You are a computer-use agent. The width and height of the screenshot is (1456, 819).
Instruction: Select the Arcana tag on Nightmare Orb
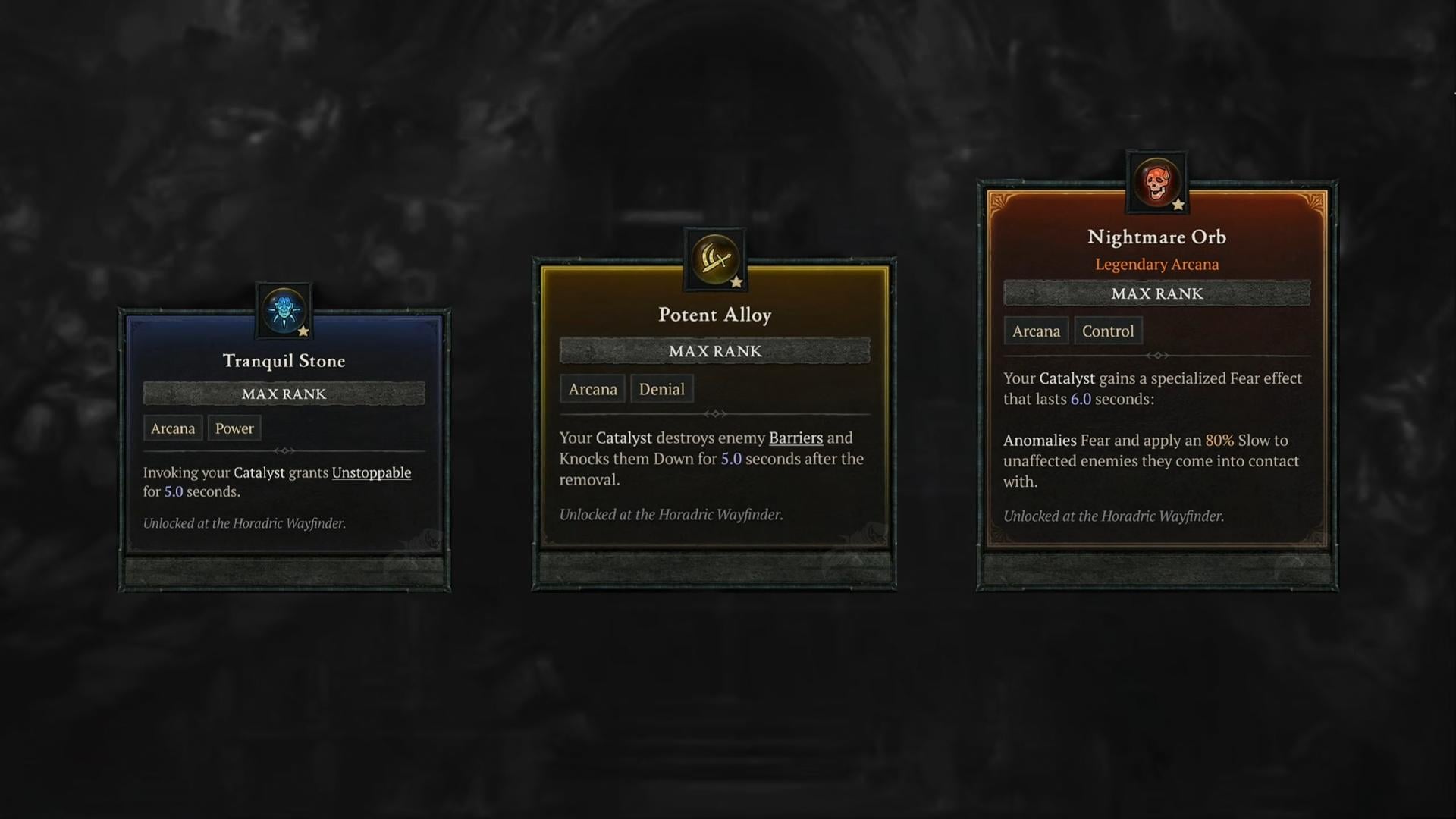click(1035, 331)
